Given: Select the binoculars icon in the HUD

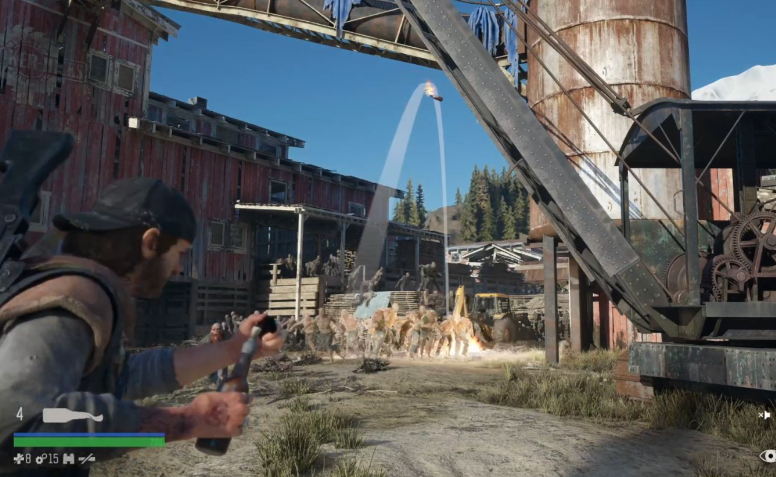Looking at the screenshot, I should click(x=68, y=459).
